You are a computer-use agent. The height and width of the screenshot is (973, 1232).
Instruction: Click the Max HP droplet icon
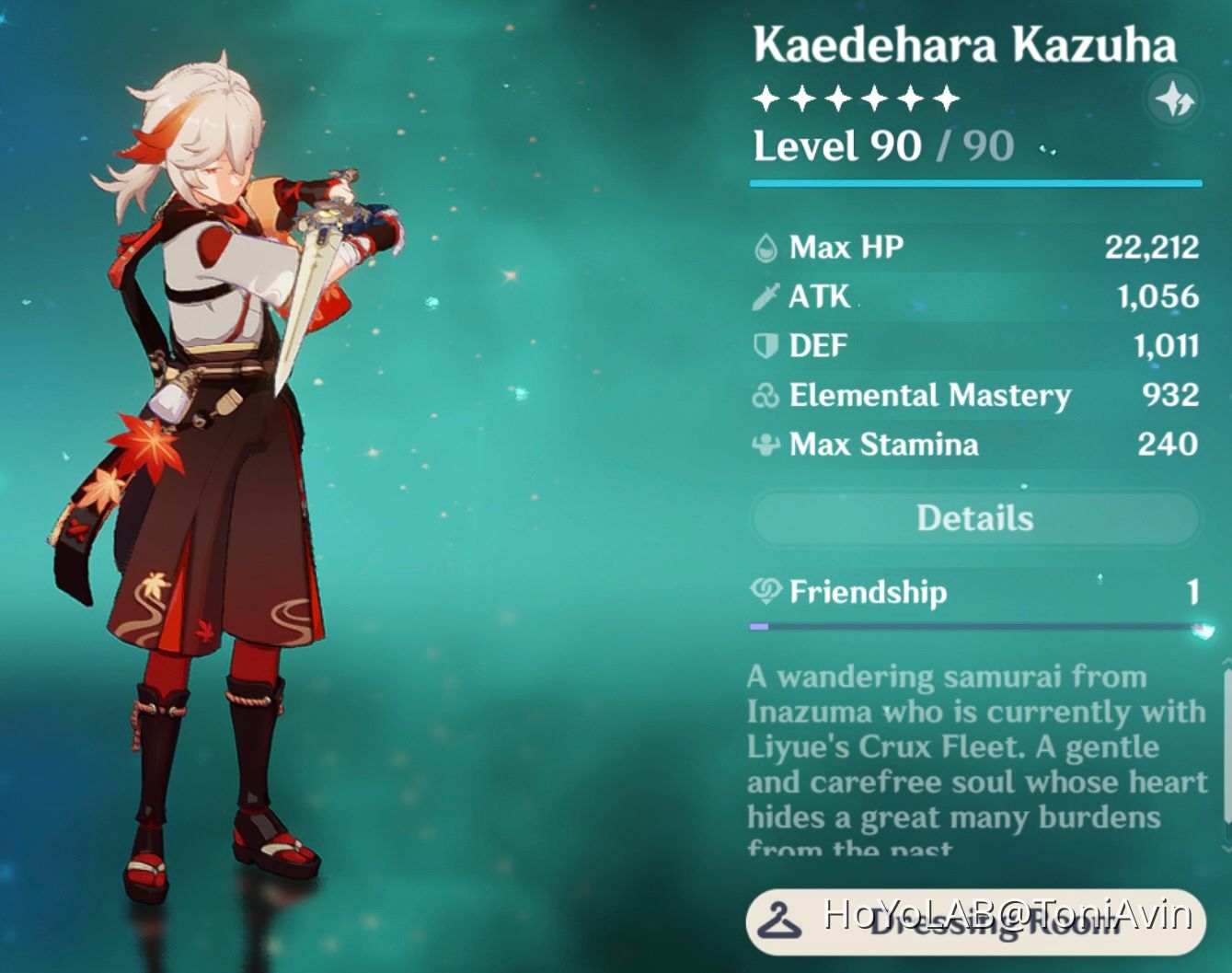click(765, 247)
